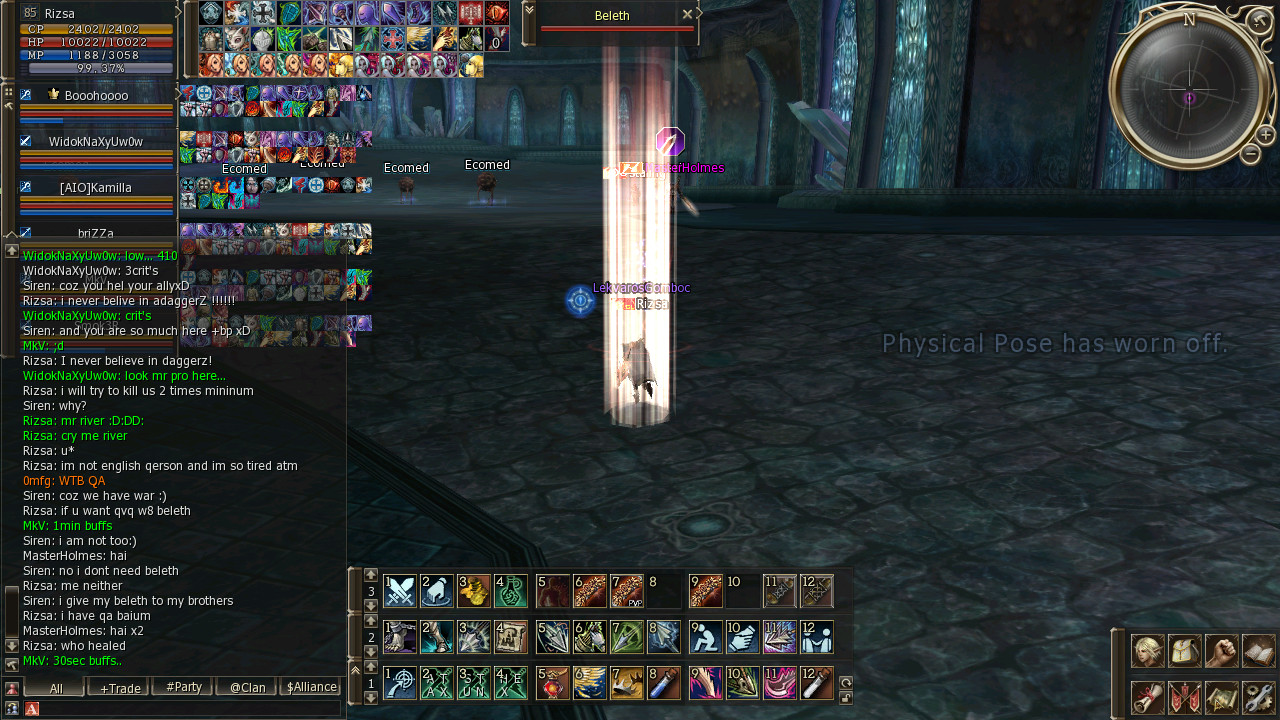The image size is (1280, 720).
Task: Open the actions menu fist icon
Action: click(1221, 651)
